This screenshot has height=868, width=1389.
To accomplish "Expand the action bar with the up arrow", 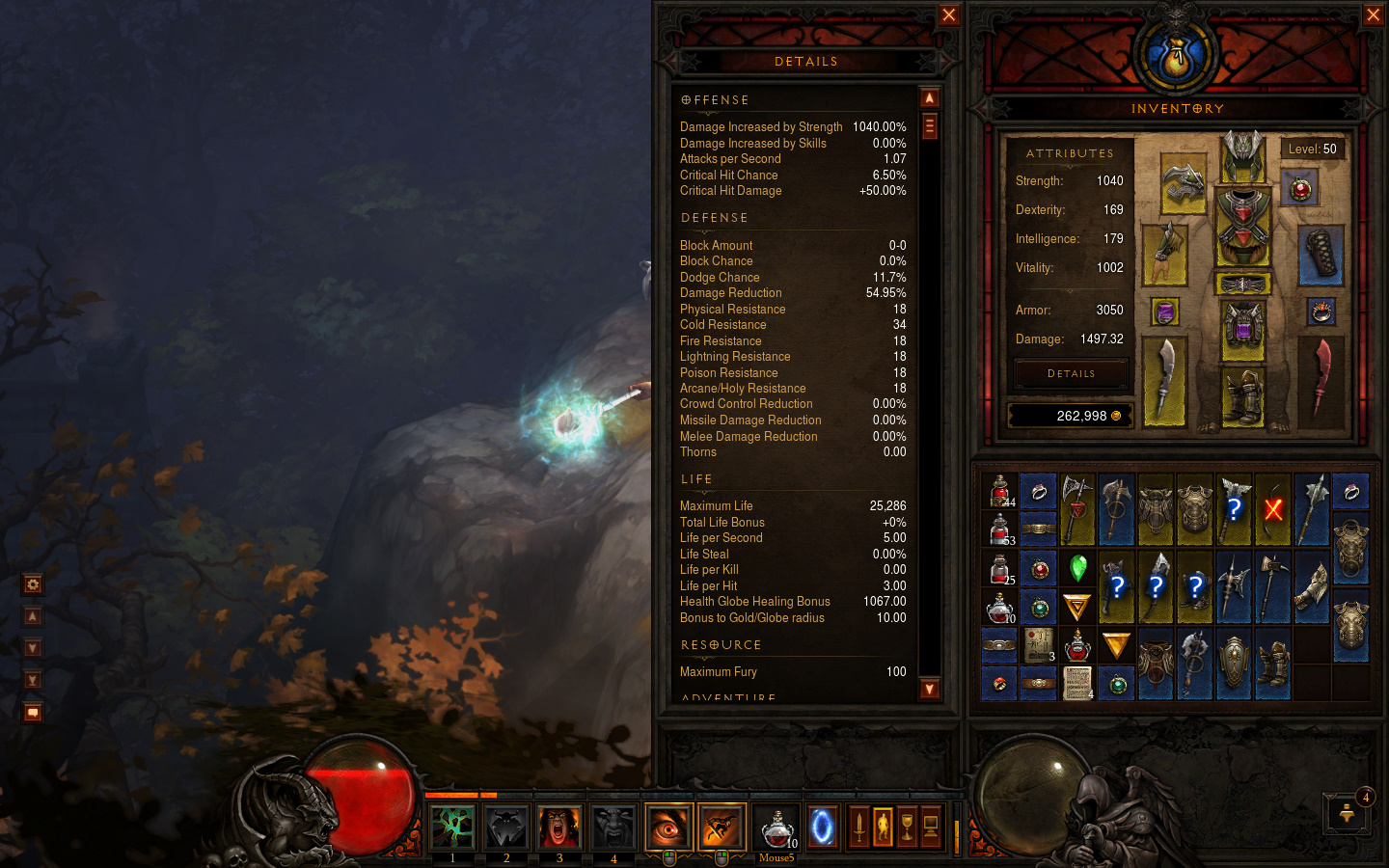I will [32, 615].
